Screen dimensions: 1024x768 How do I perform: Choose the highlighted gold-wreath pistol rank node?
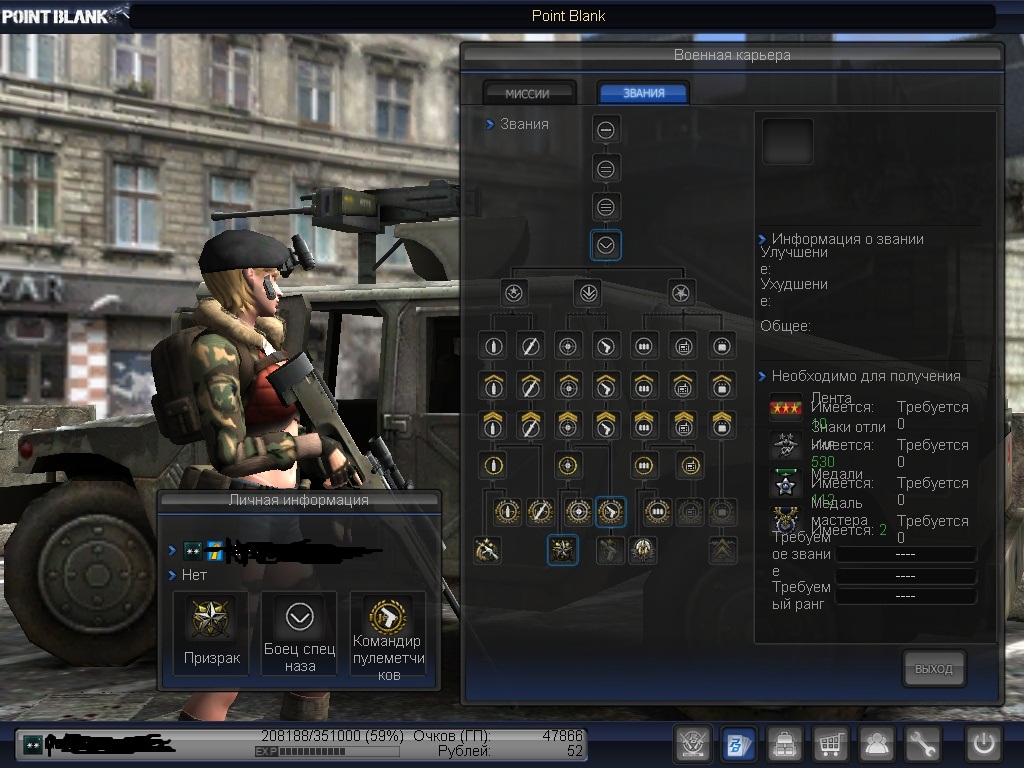pyautogui.click(x=610, y=512)
